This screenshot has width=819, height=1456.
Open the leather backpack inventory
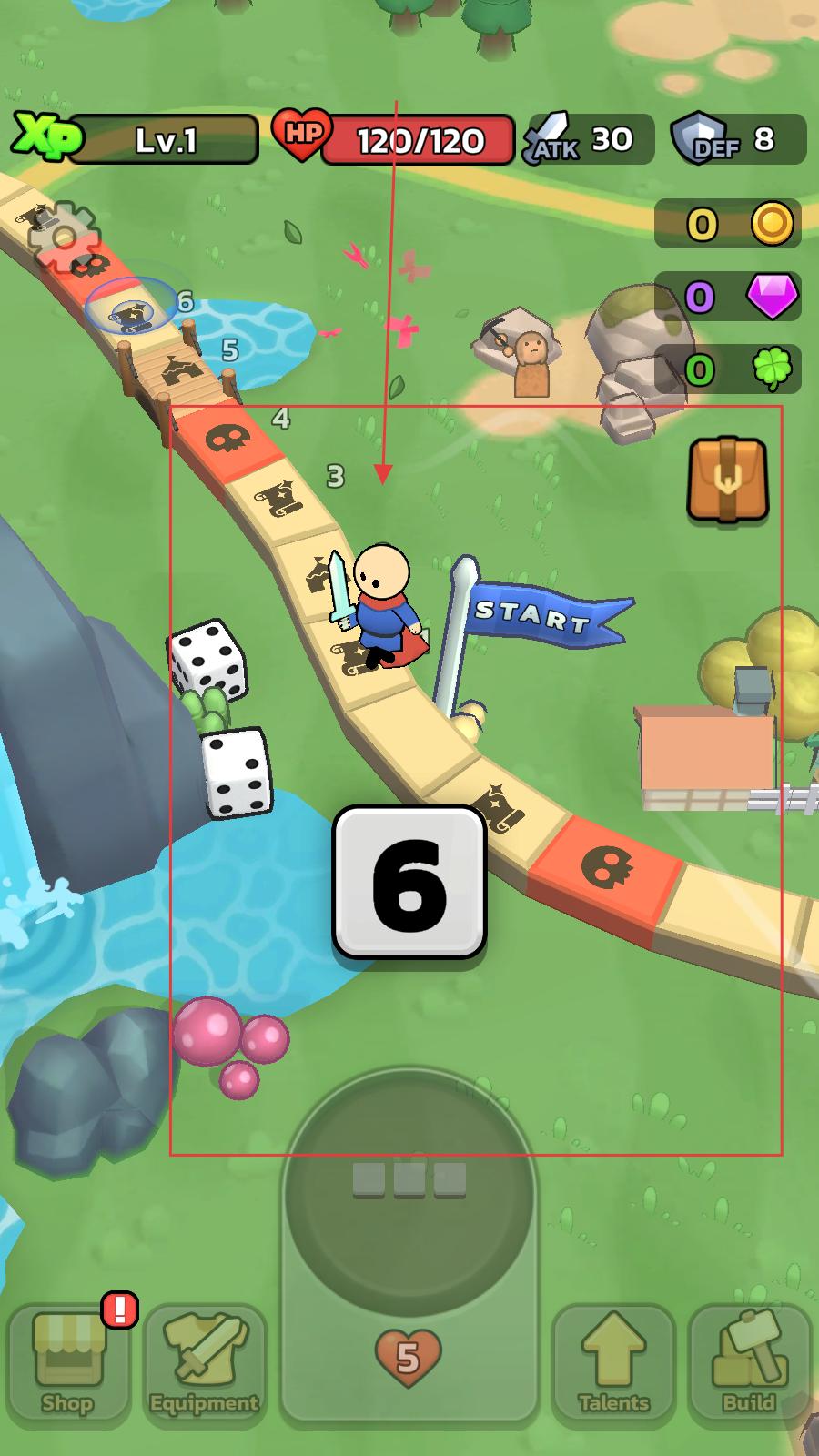[727, 480]
